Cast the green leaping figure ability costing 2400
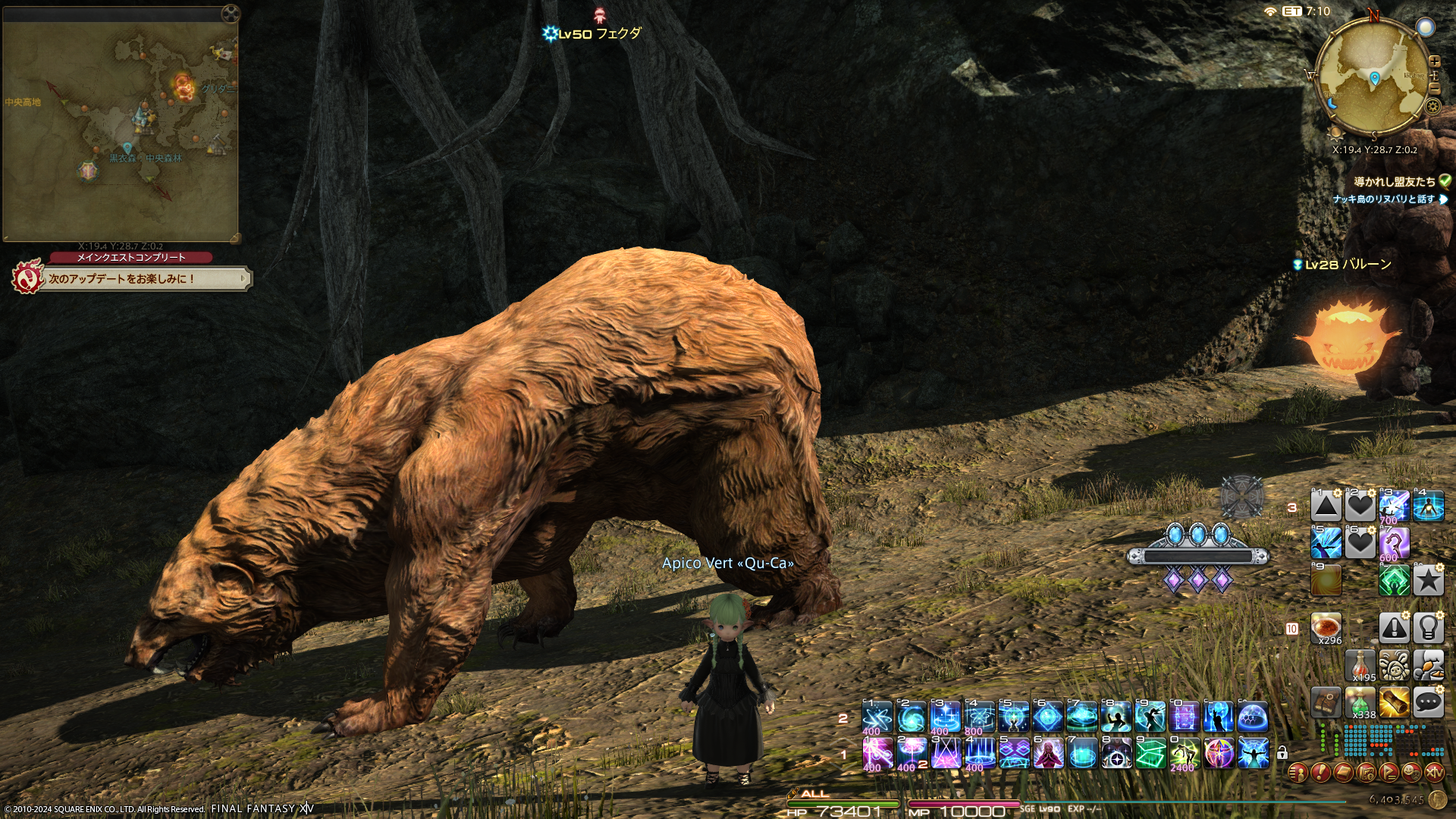 (1185, 754)
